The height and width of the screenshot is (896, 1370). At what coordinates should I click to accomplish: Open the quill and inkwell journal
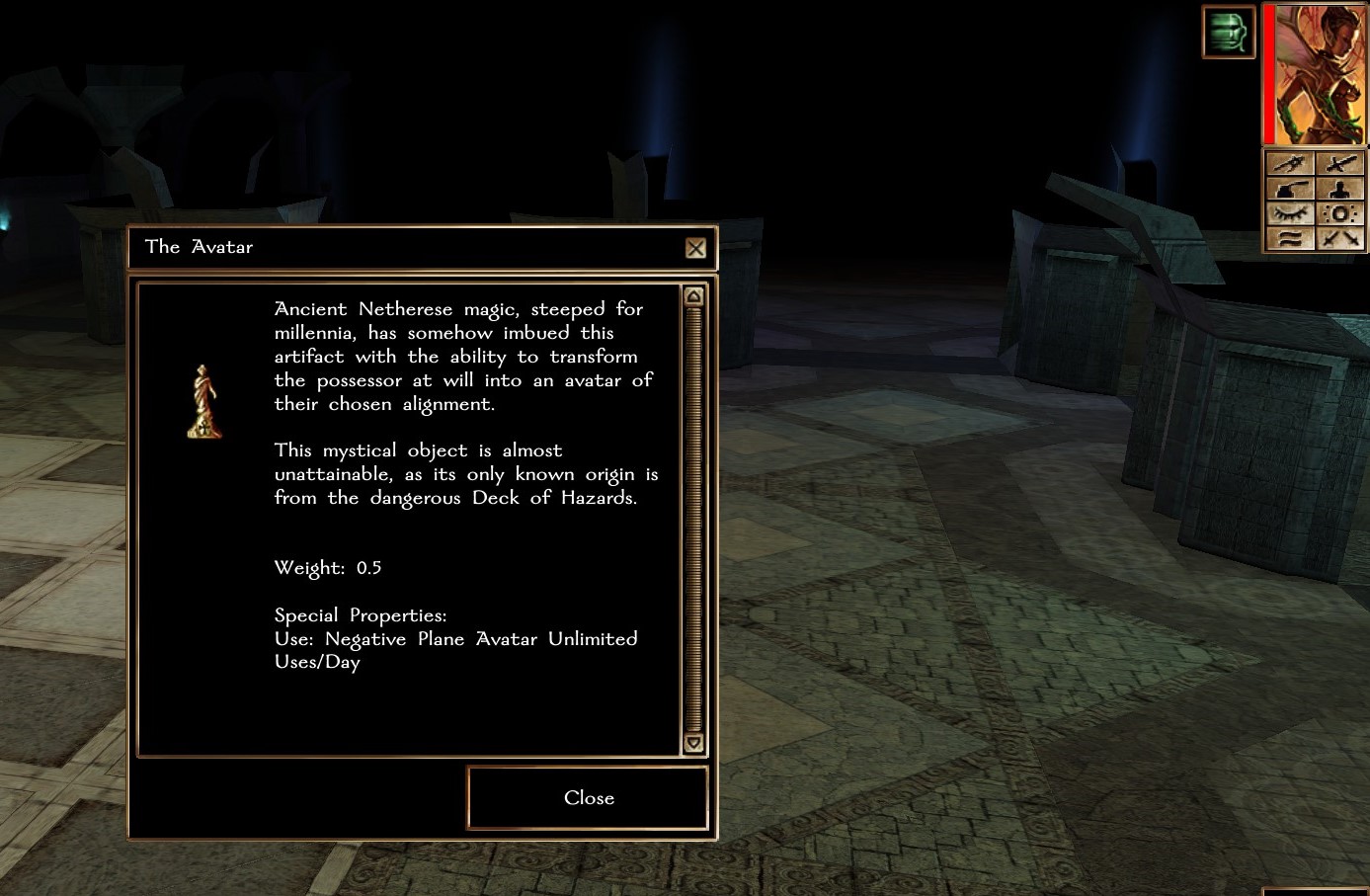(1290, 189)
